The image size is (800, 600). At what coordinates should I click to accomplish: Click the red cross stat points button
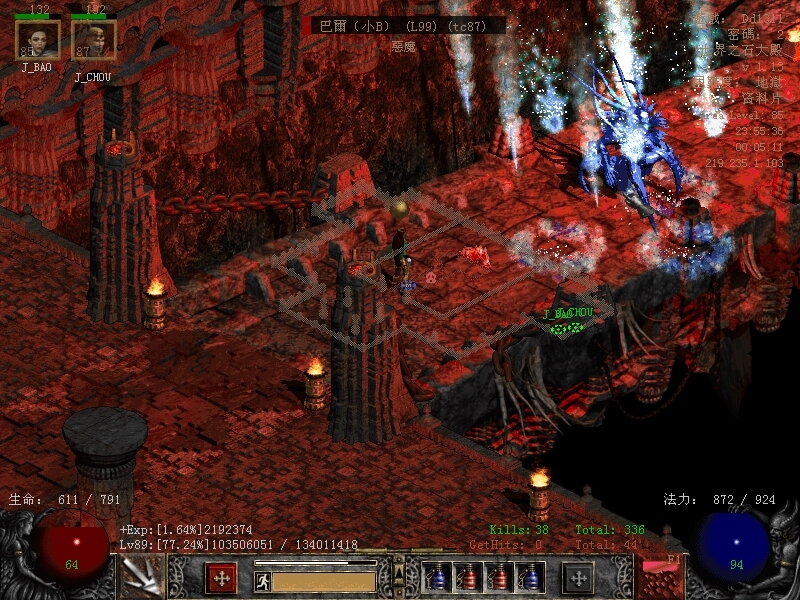[221, 578]
